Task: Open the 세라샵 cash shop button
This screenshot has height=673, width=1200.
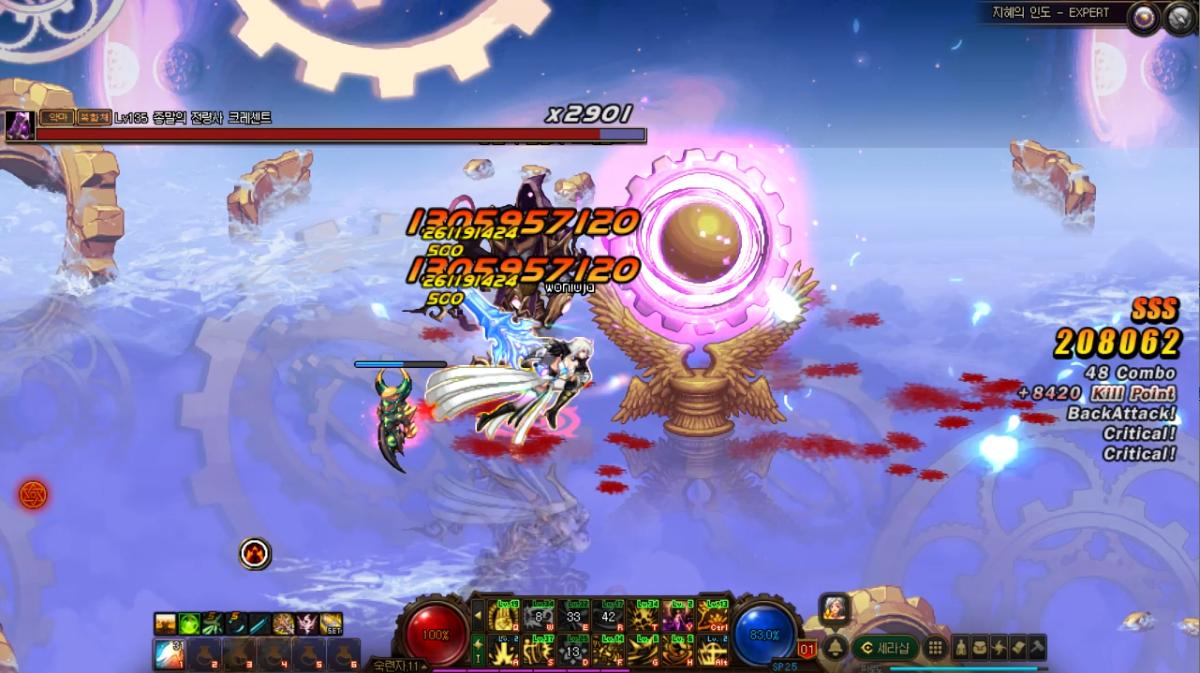Action: coord(885,647)
